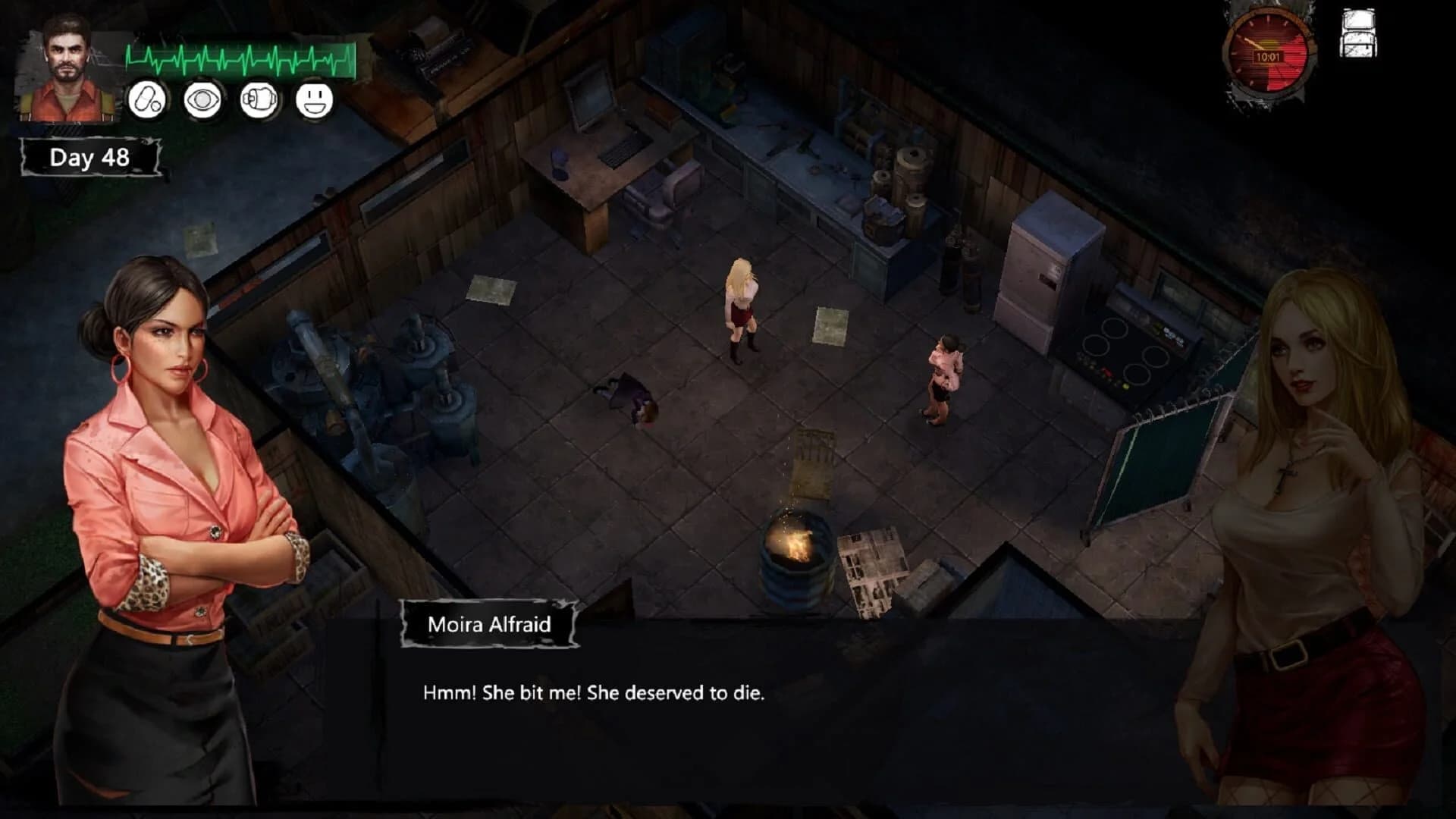This screenshot has width=1456, height=819.
Task: Click the small child NPC
Action: [944, 372]
